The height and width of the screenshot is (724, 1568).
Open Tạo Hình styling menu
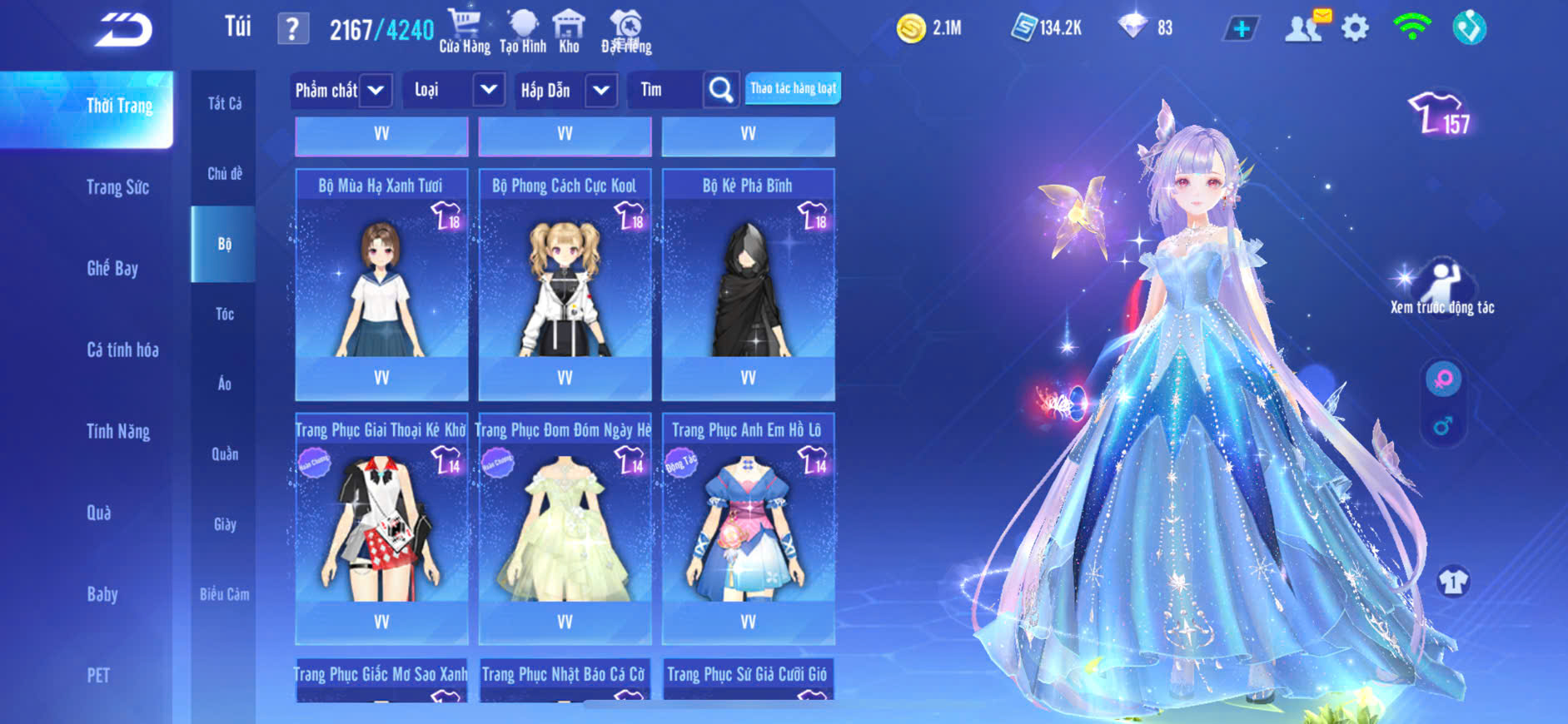click(x=523, y=31)
